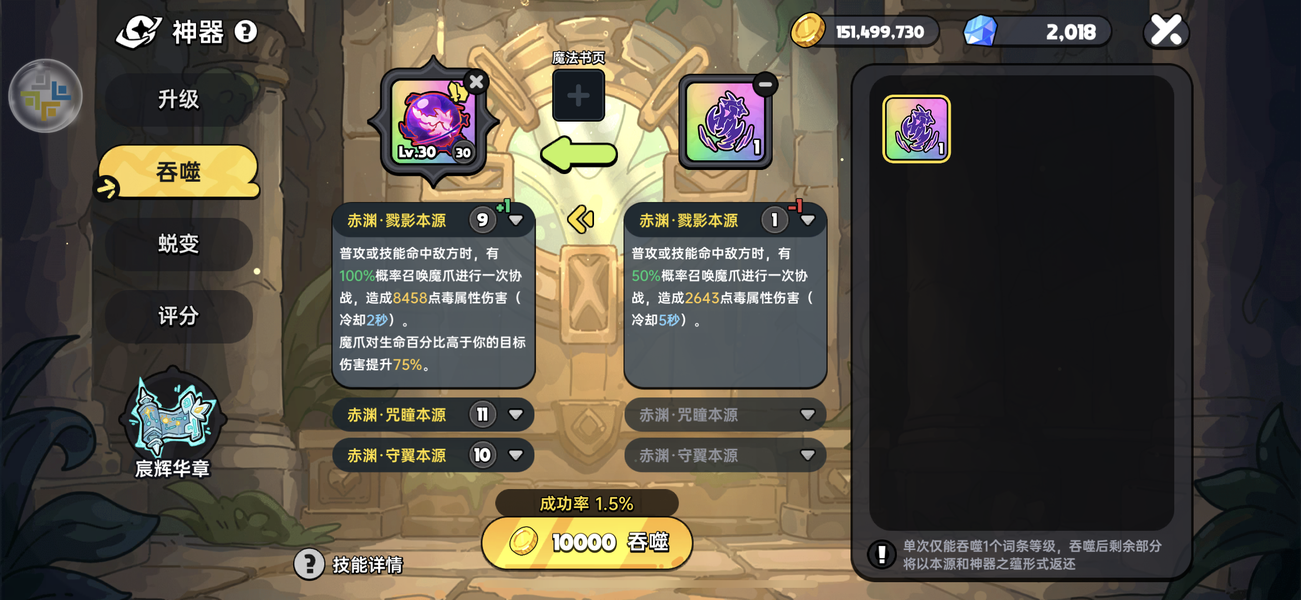This screenshot has height=600, width=1301.
Task: Show the 评分 tab
Action: pos(178,316)
